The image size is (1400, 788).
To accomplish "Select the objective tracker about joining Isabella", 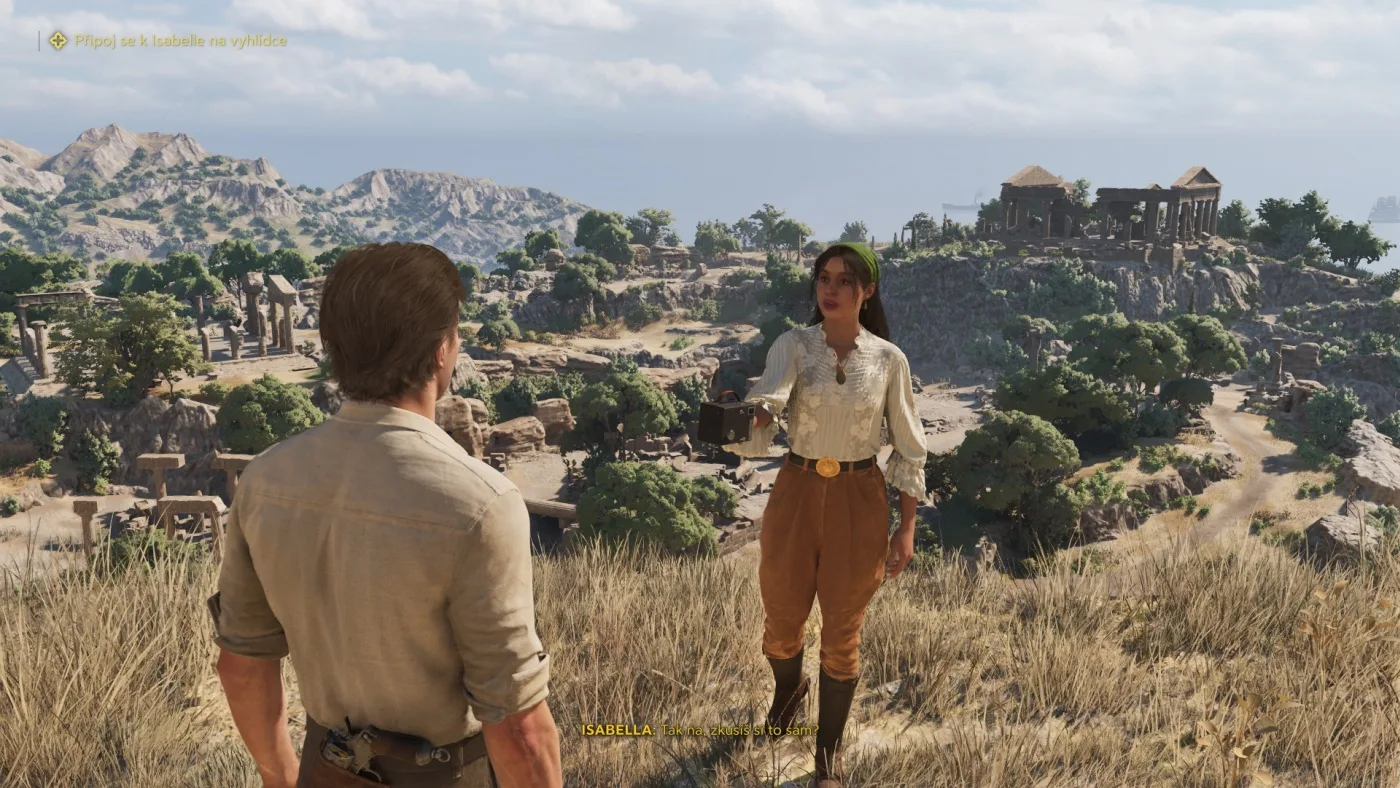I will coord(180,41).
